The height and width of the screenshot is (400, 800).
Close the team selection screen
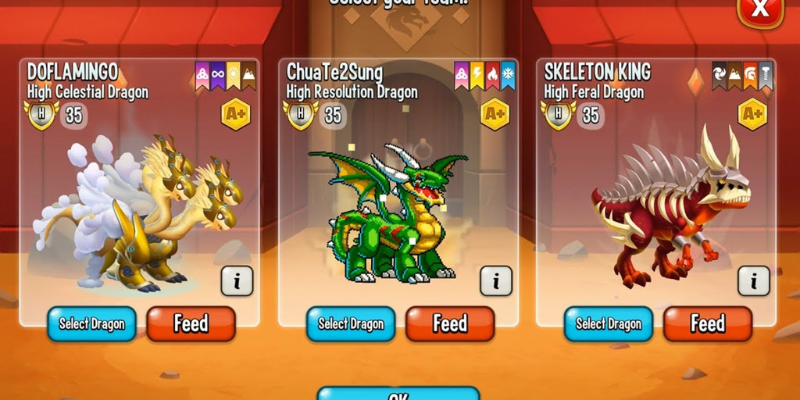(760, 10)
